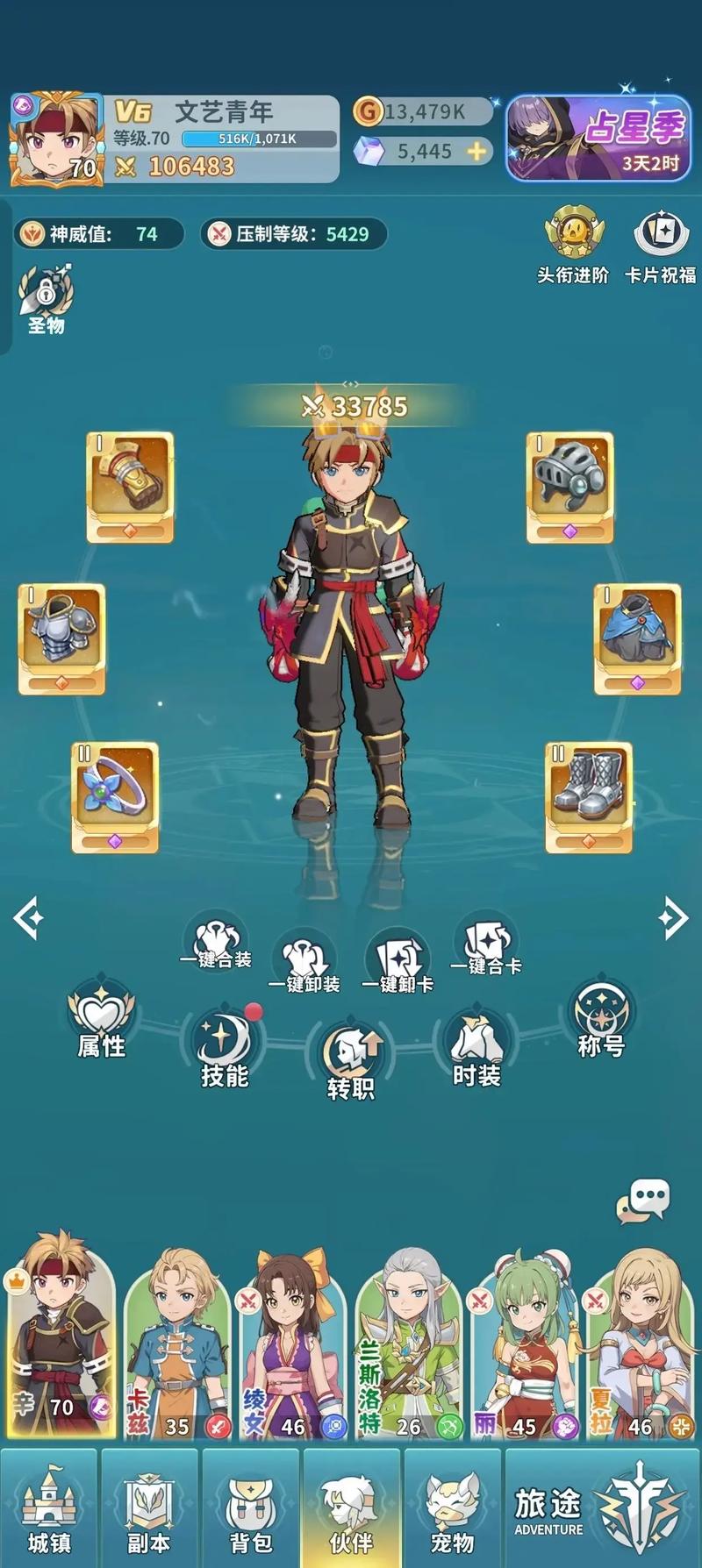702x1568 pixels.
Task: Select the knight helmet equipment slot
Action: [x=569, y=487]
